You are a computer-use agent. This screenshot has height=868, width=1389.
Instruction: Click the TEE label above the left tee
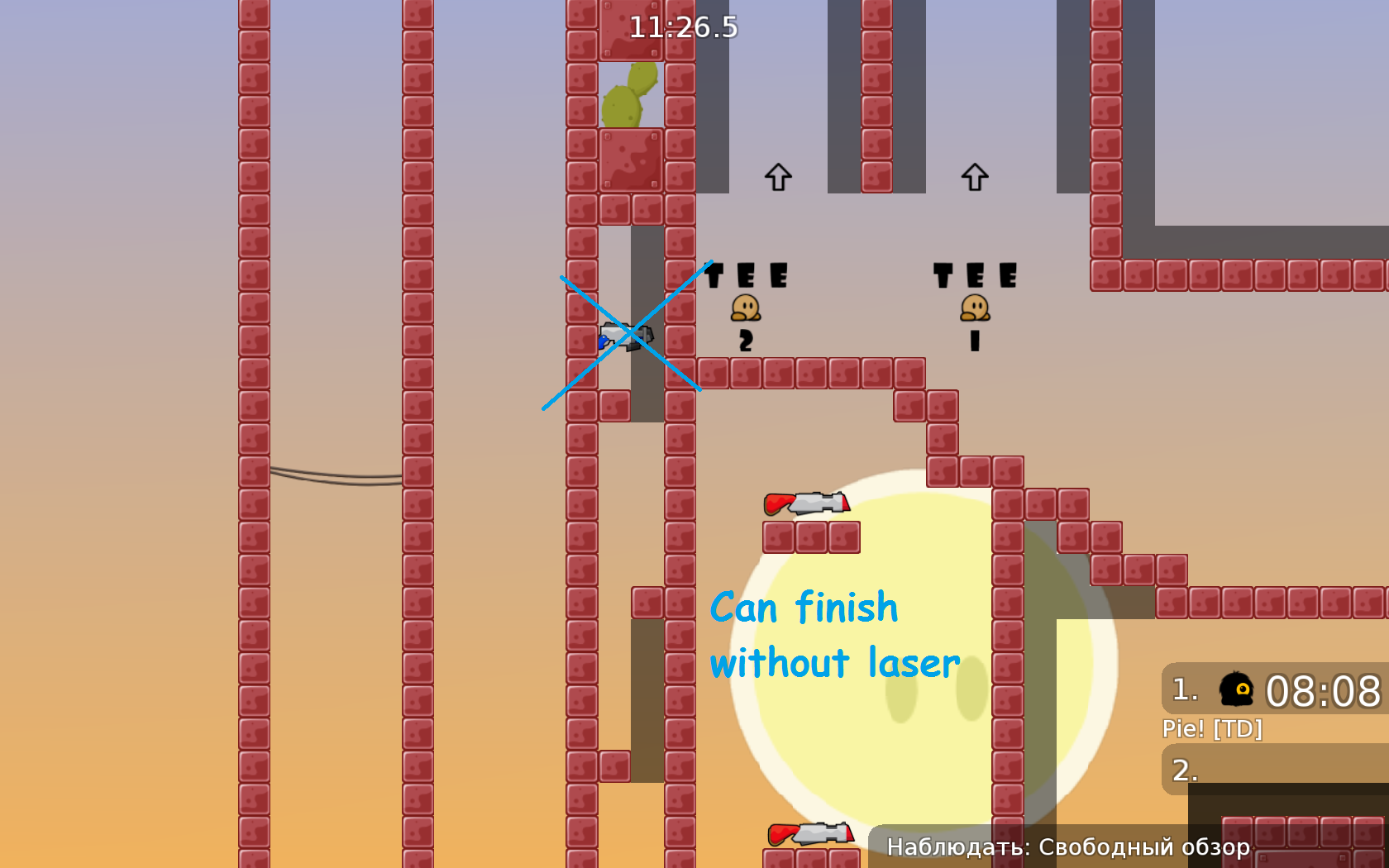(745, 273)
